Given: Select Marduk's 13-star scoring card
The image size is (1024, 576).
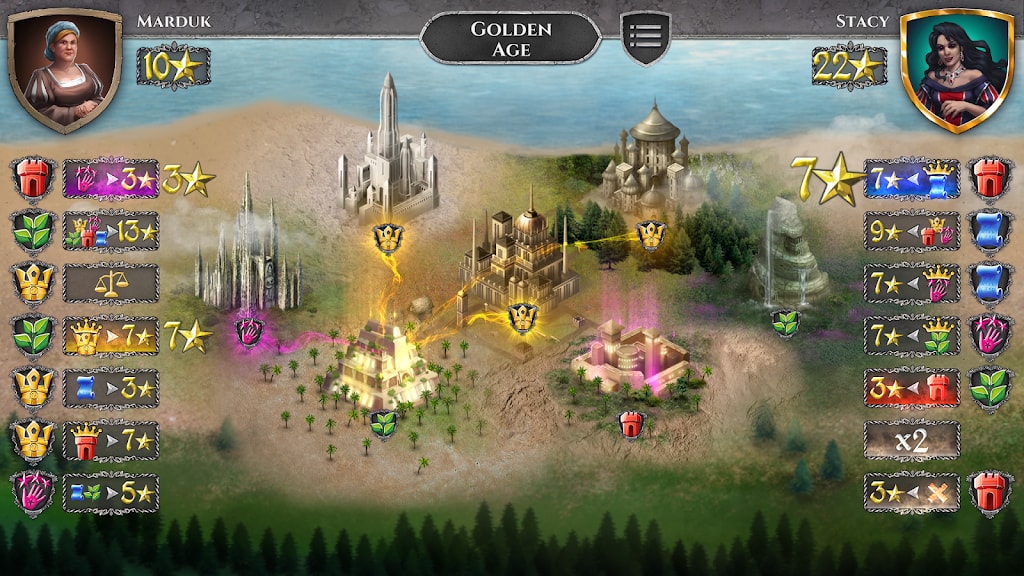Looking at the screenshot, I should point(111,231).
